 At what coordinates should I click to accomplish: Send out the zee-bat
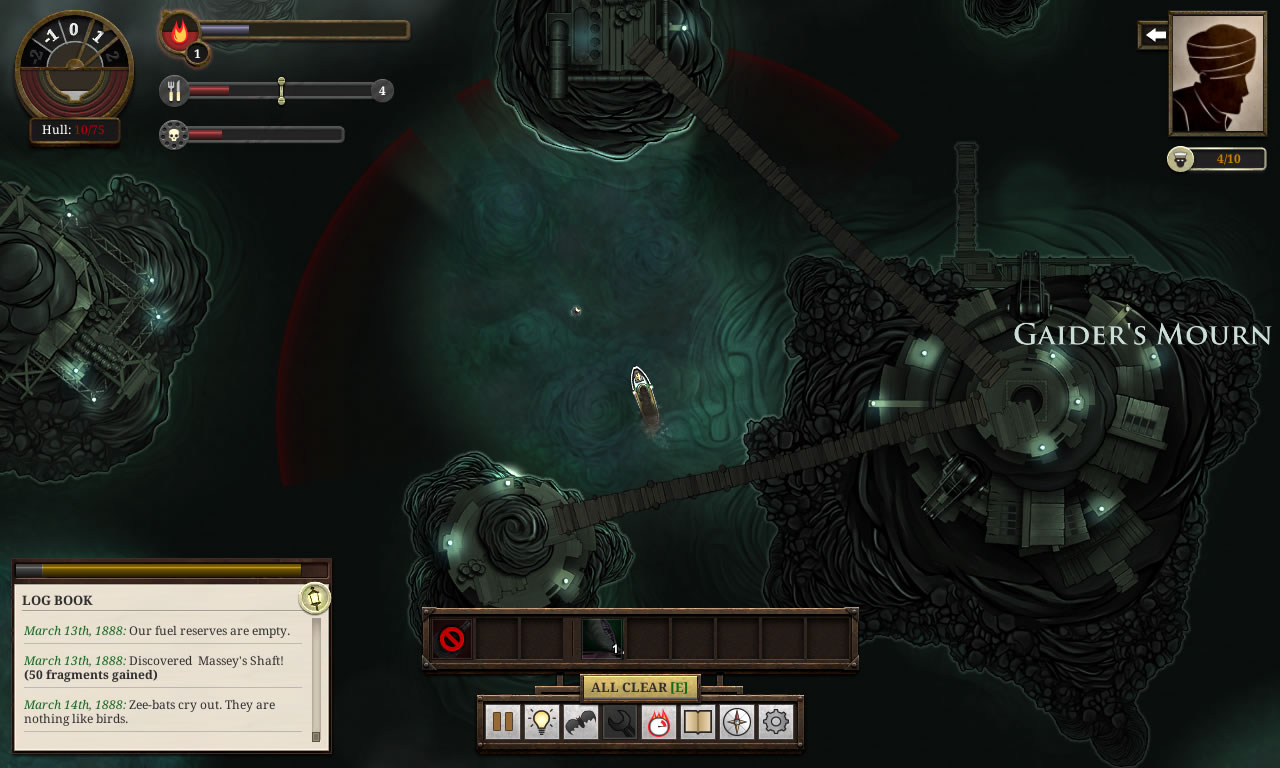pyautogui.click(x=581, y=721)
